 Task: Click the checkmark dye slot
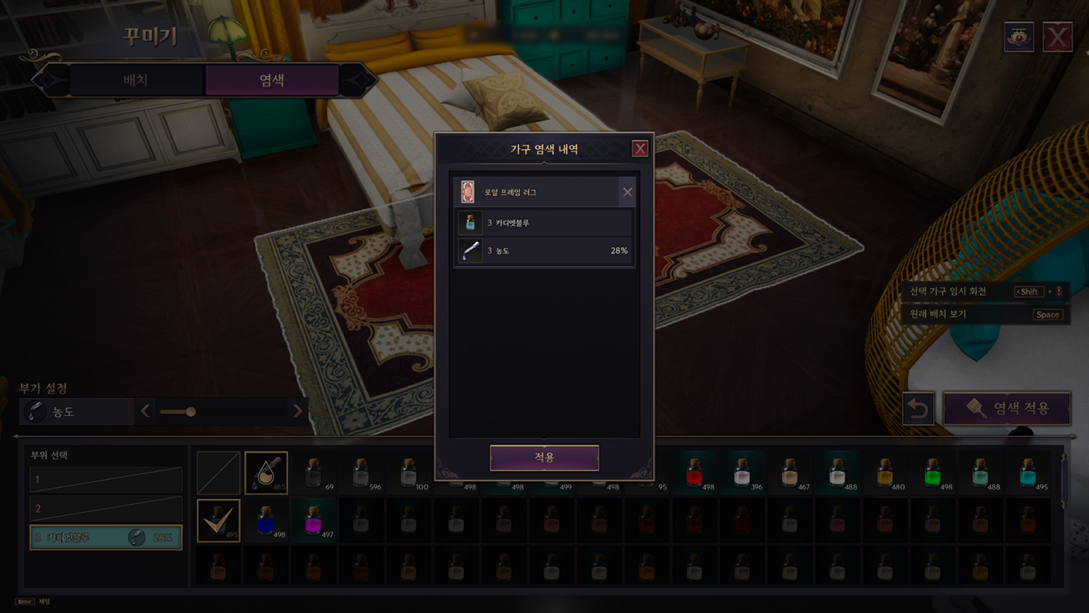coord(218,520)
